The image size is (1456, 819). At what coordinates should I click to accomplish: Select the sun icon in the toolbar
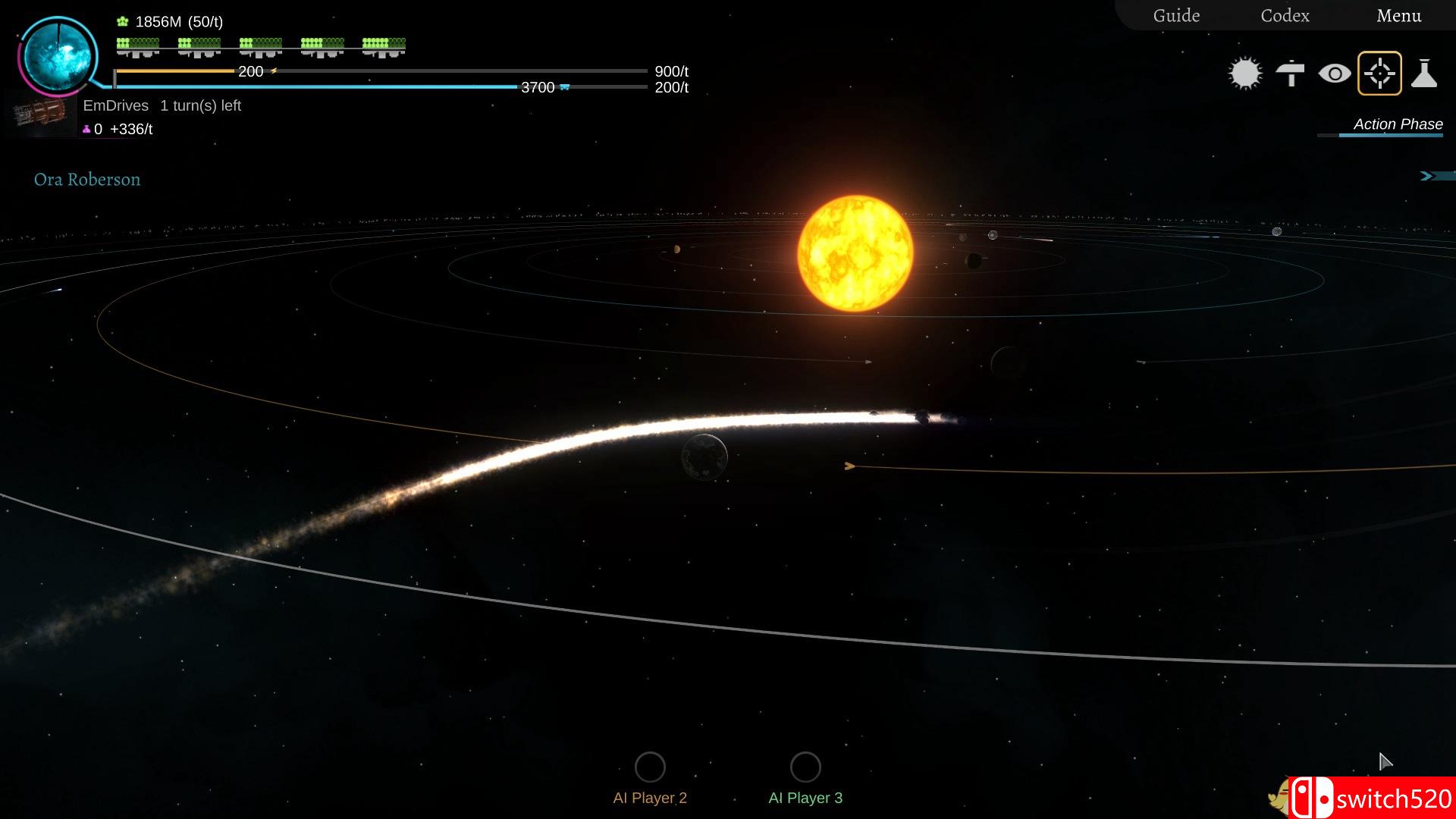[1244, 74]
